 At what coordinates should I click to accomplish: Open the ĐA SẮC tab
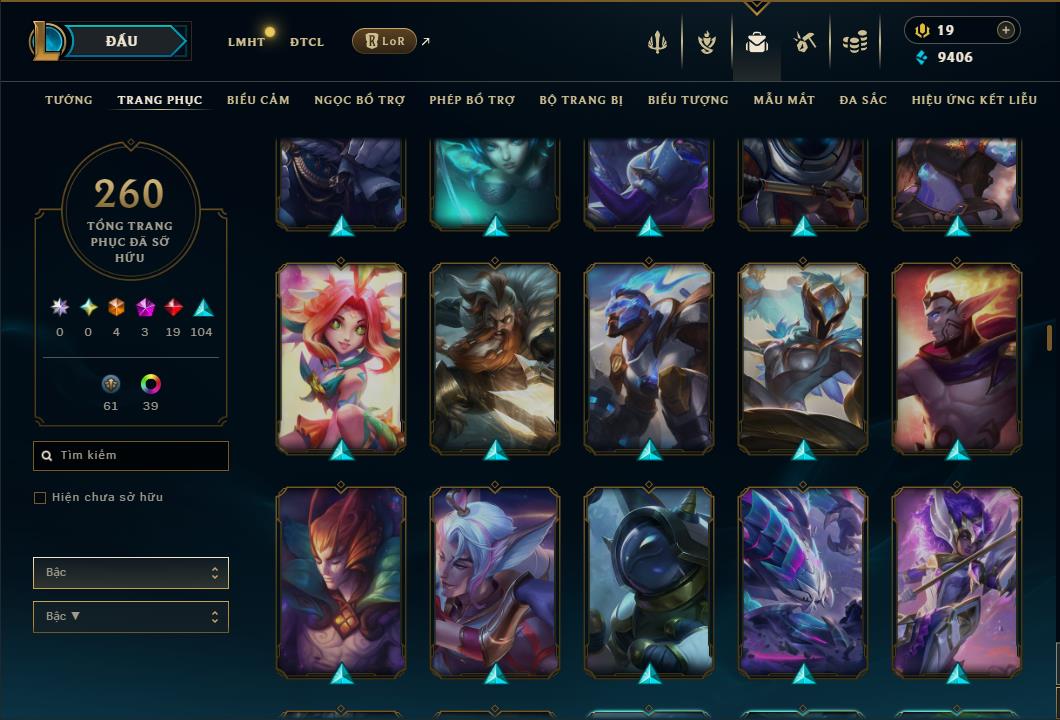click(863, 100)
